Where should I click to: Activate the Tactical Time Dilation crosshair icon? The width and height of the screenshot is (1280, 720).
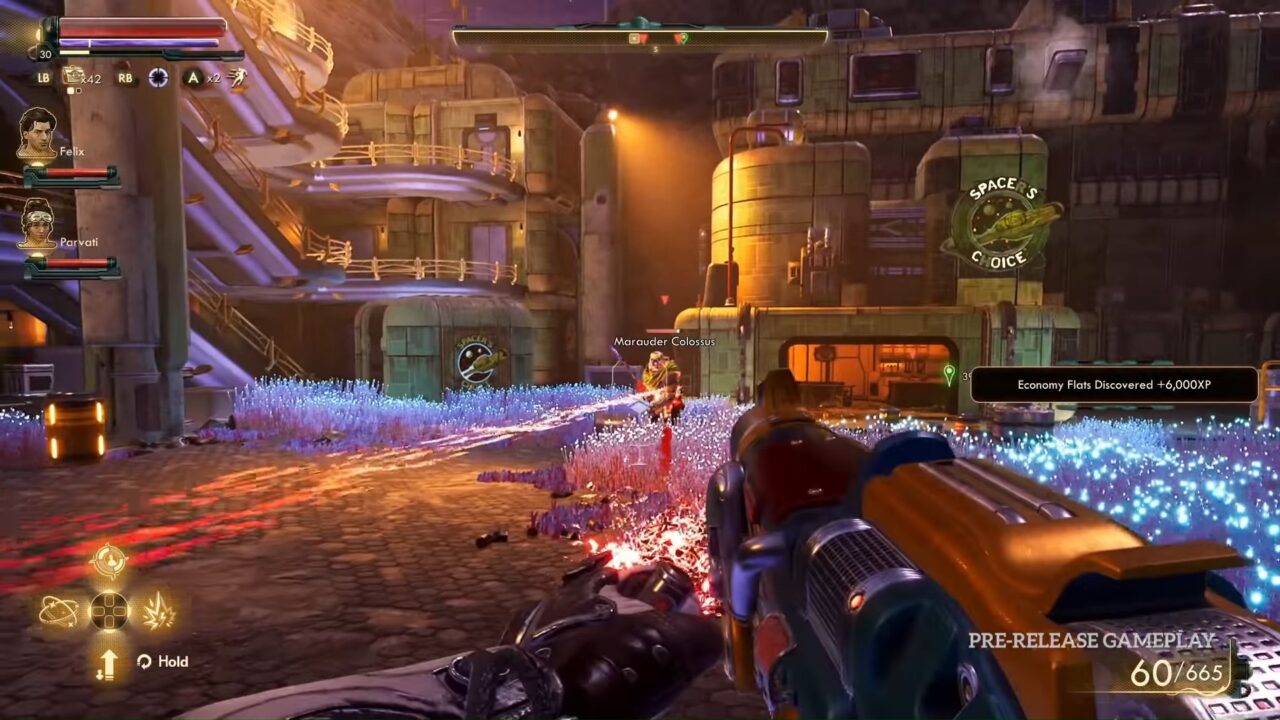click(158, 77)
